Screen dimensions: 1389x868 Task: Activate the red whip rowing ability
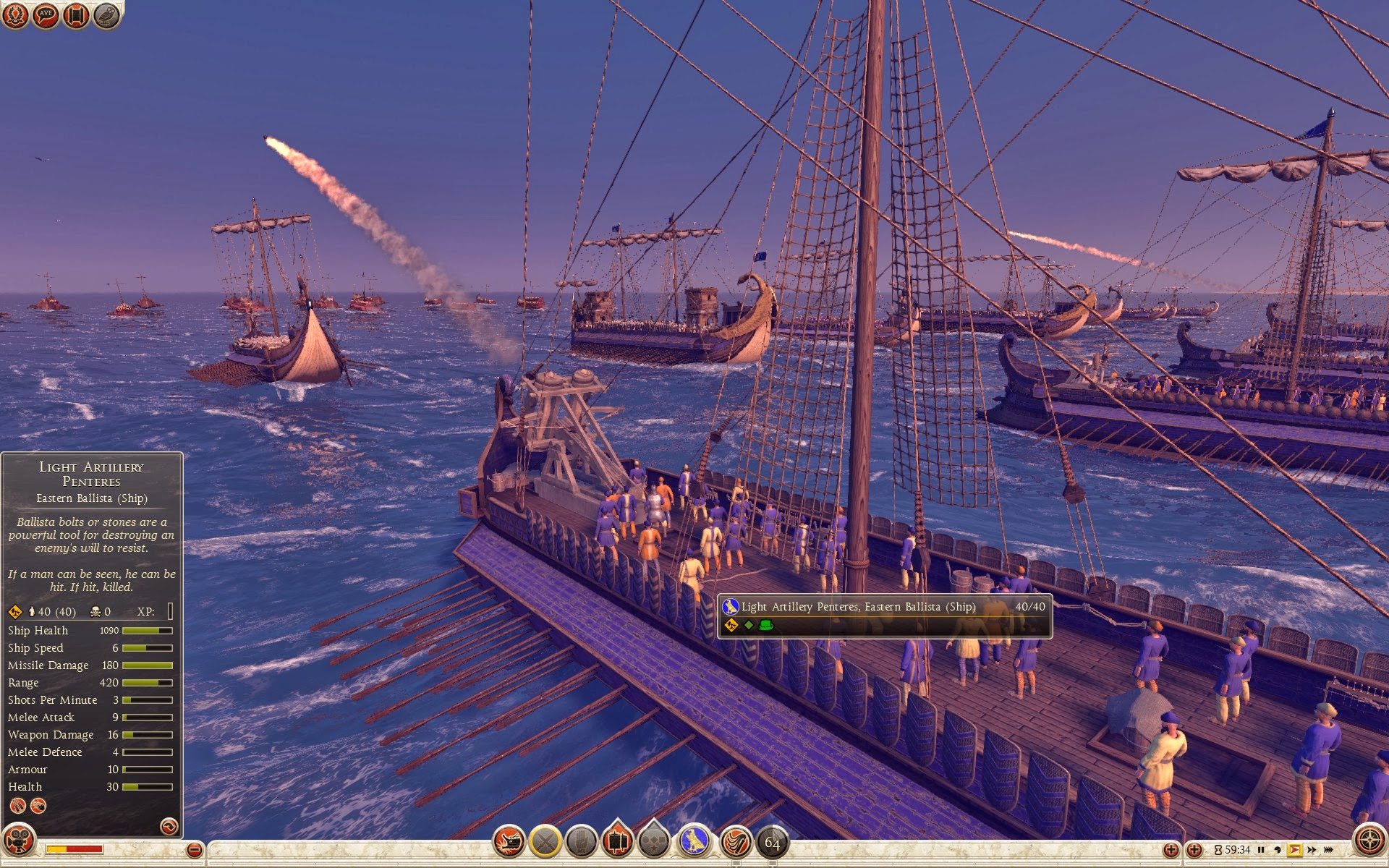pos(735,841)
